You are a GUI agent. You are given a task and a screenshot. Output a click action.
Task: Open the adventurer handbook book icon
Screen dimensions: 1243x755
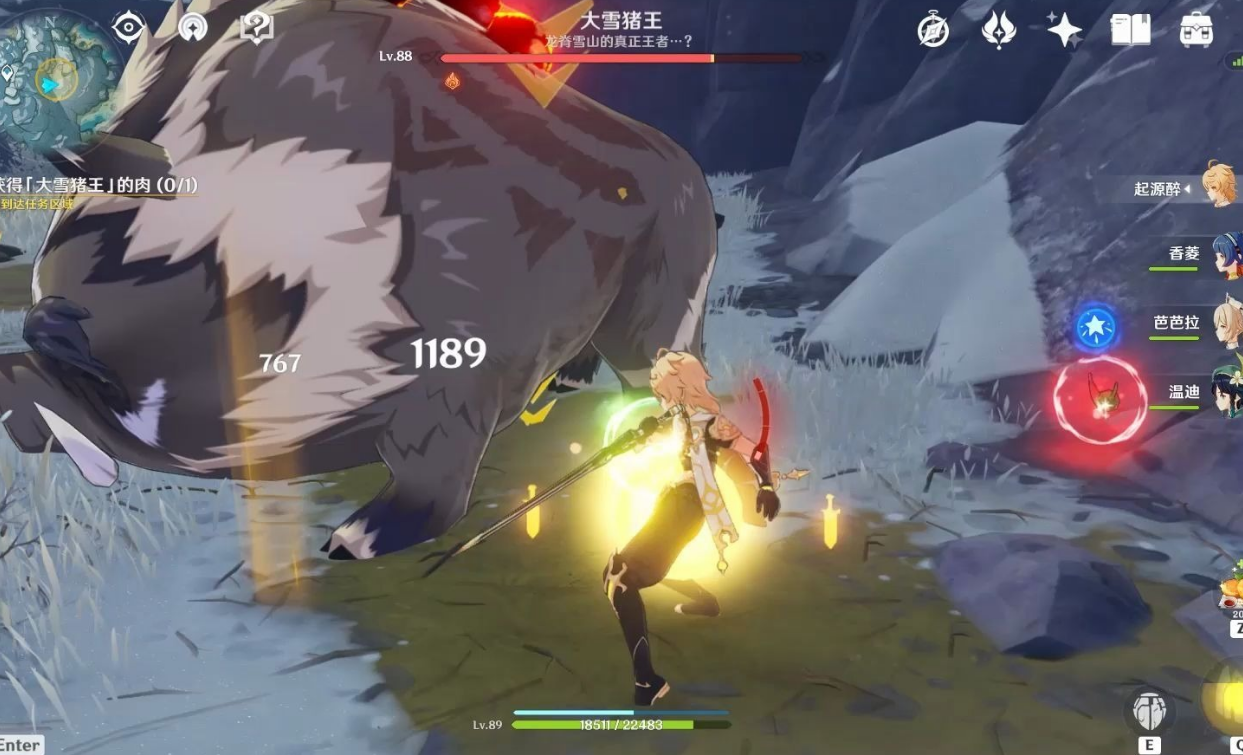click(x=1130, y=31)
